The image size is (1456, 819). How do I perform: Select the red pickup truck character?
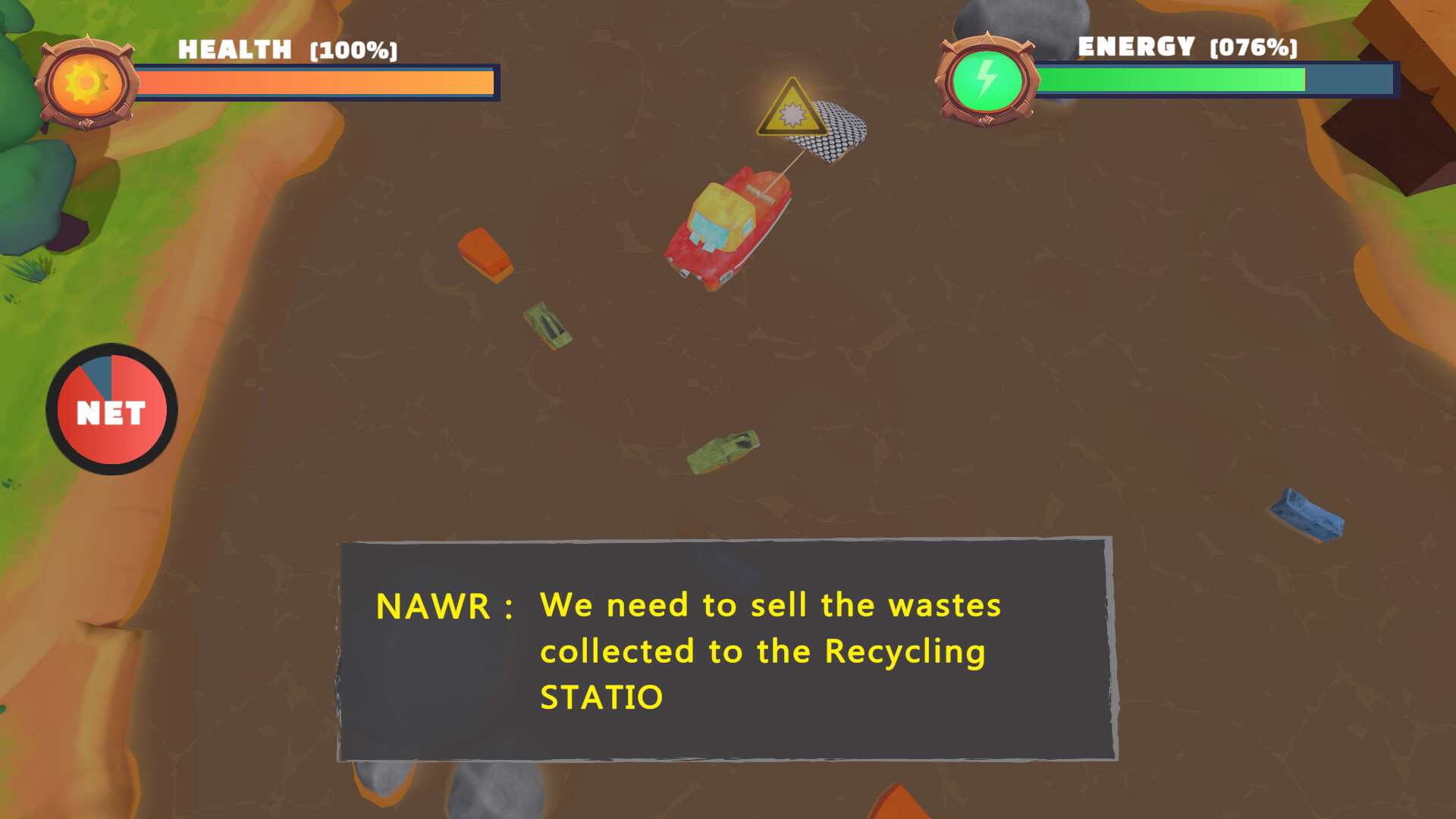(730, 227)
